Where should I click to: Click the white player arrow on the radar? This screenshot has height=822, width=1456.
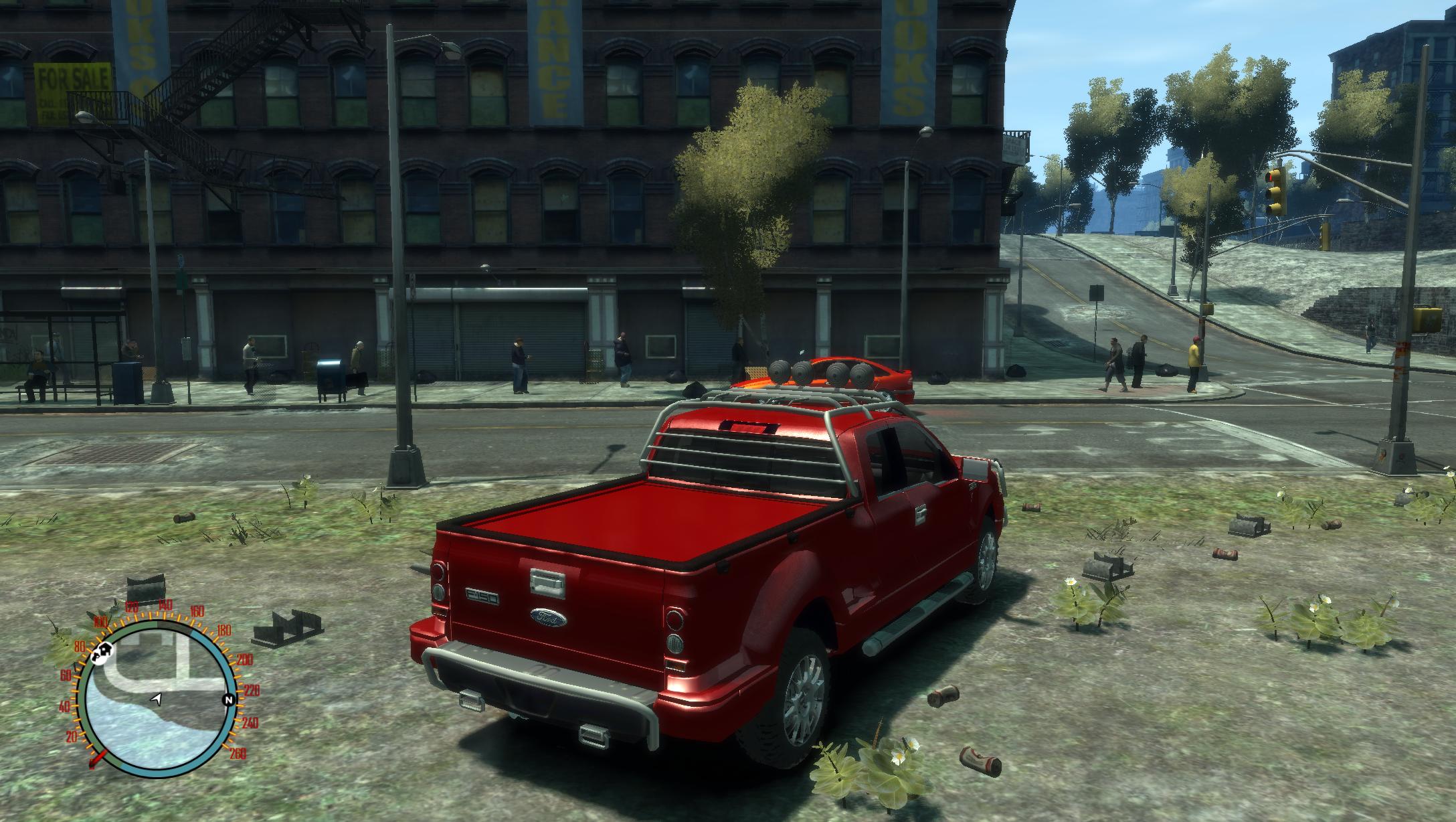(157, 699)
